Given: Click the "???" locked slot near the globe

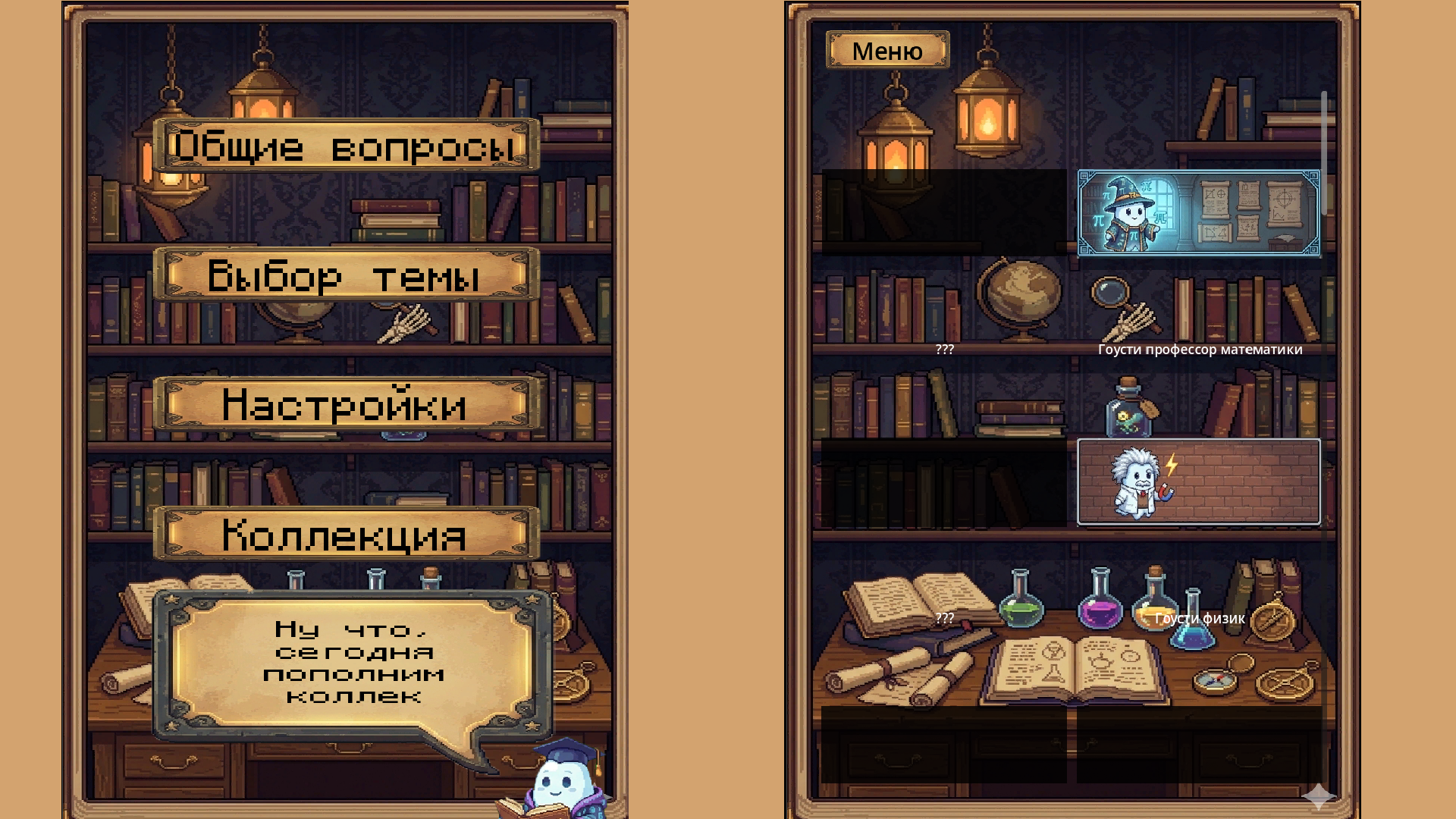Looking at the screenshot, I should (x=943, y=350).
